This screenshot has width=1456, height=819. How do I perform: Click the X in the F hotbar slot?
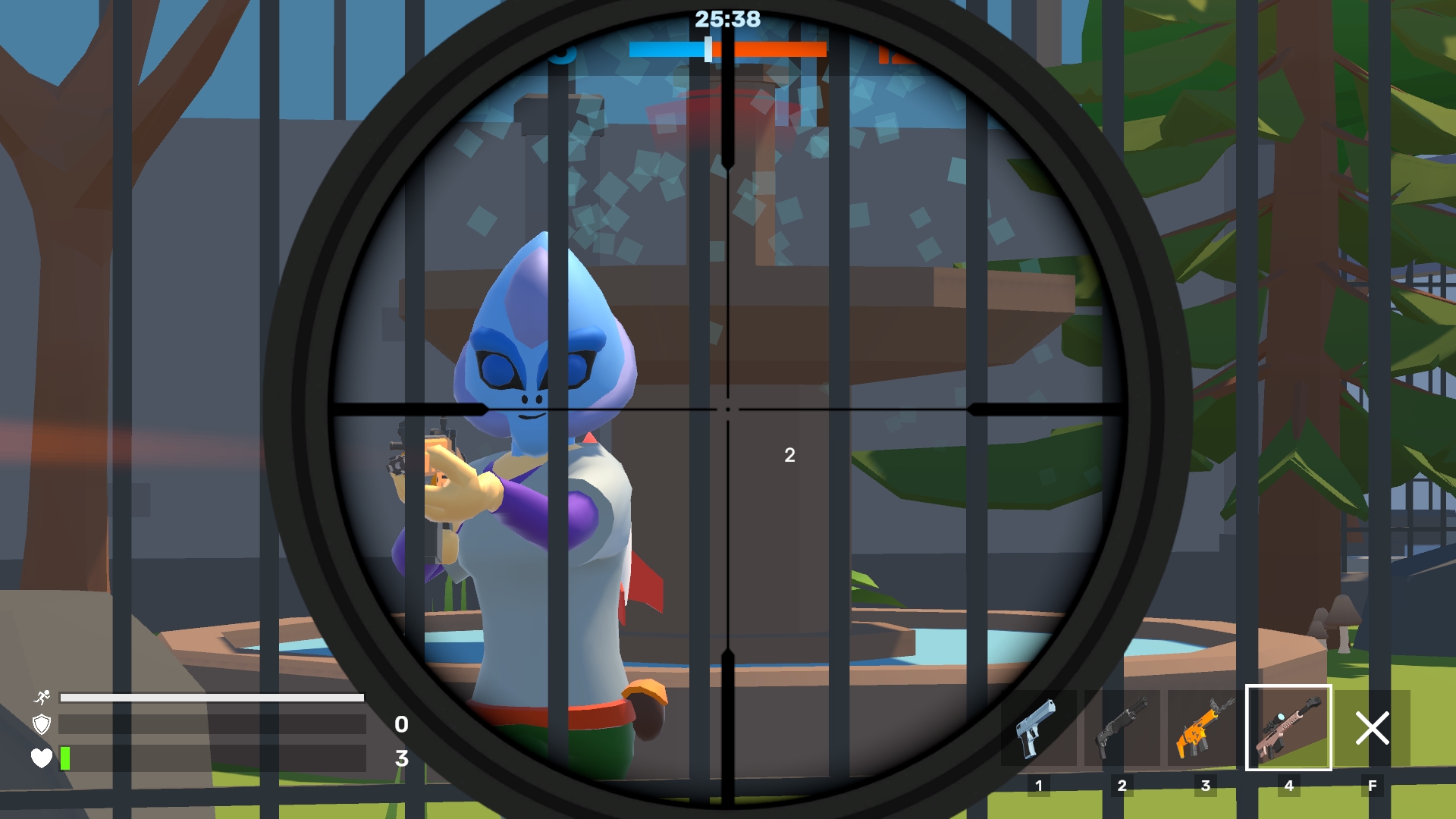(1371, 728)
